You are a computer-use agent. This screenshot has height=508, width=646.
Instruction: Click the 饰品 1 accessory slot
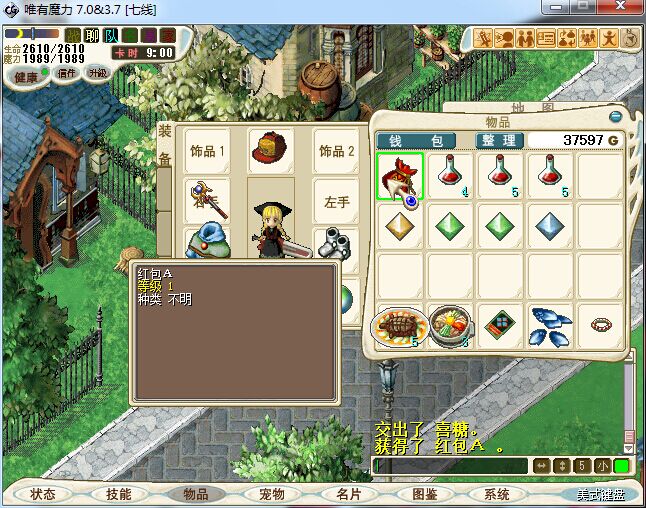coord(207,151)
